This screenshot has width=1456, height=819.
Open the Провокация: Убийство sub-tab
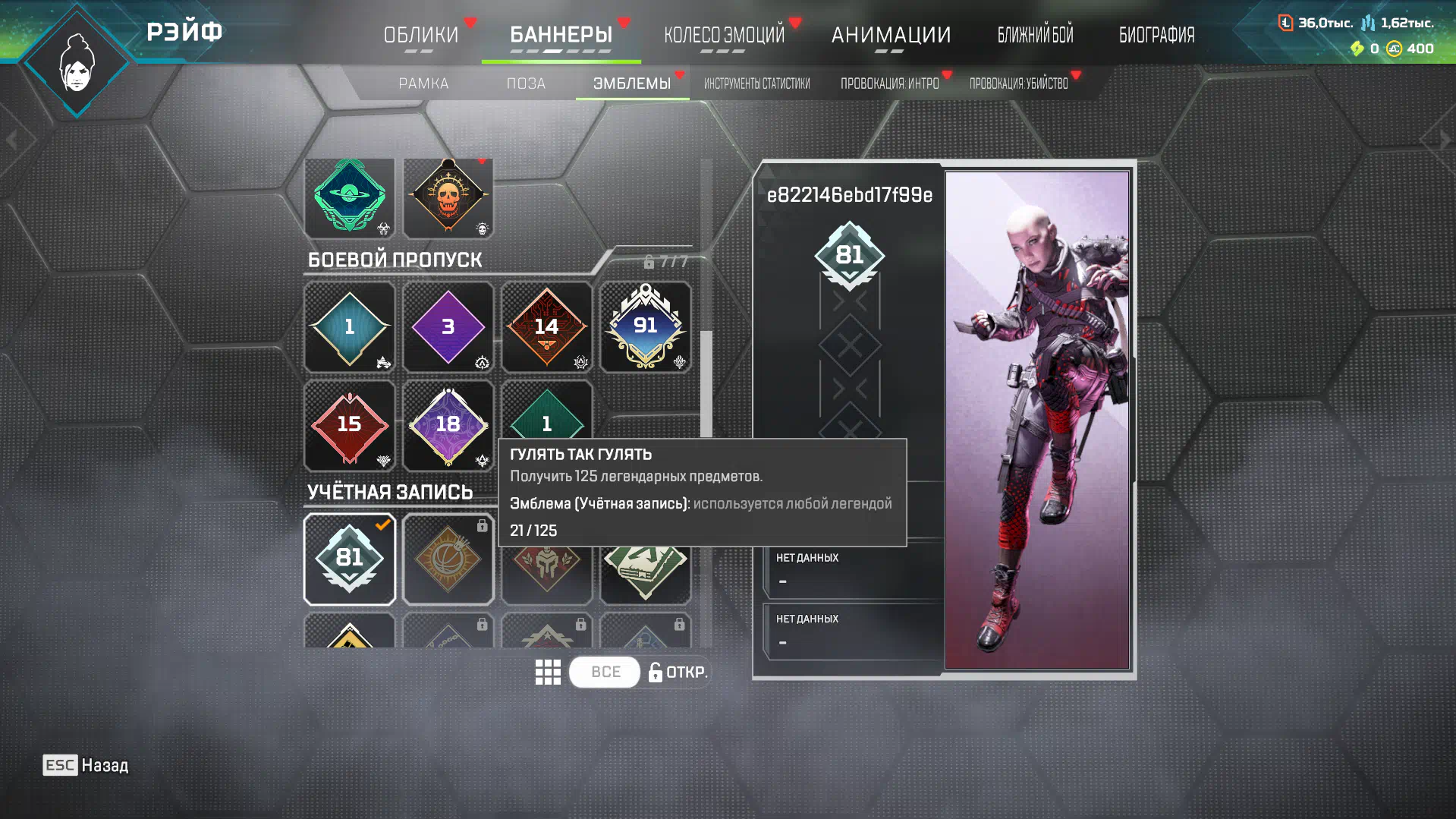click(x=1018, y=83)
